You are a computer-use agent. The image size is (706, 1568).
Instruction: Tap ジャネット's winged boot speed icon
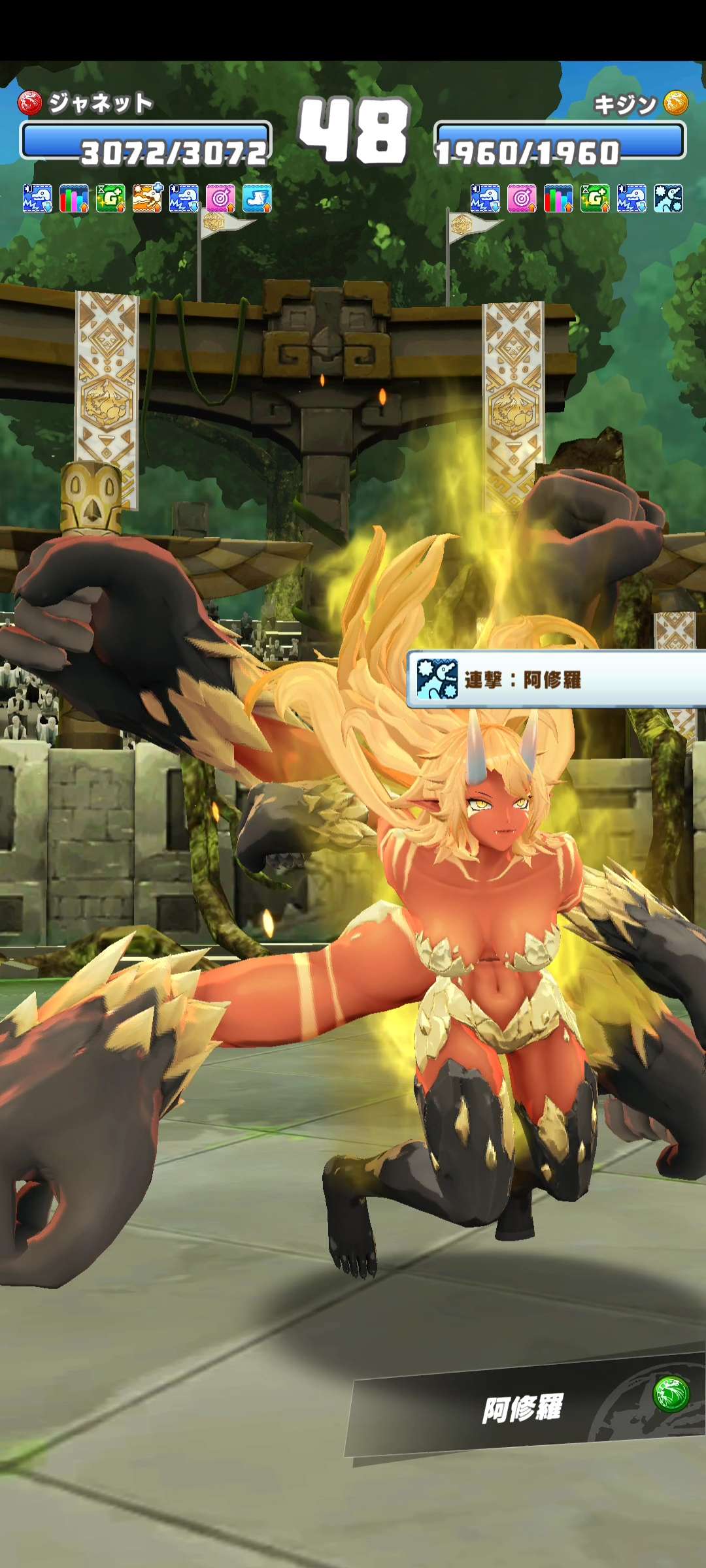(x=257, y=199)
